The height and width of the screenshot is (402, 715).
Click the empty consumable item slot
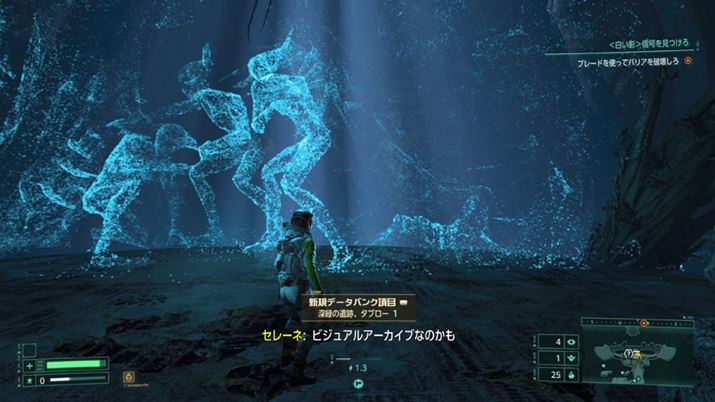pos(29,349)
